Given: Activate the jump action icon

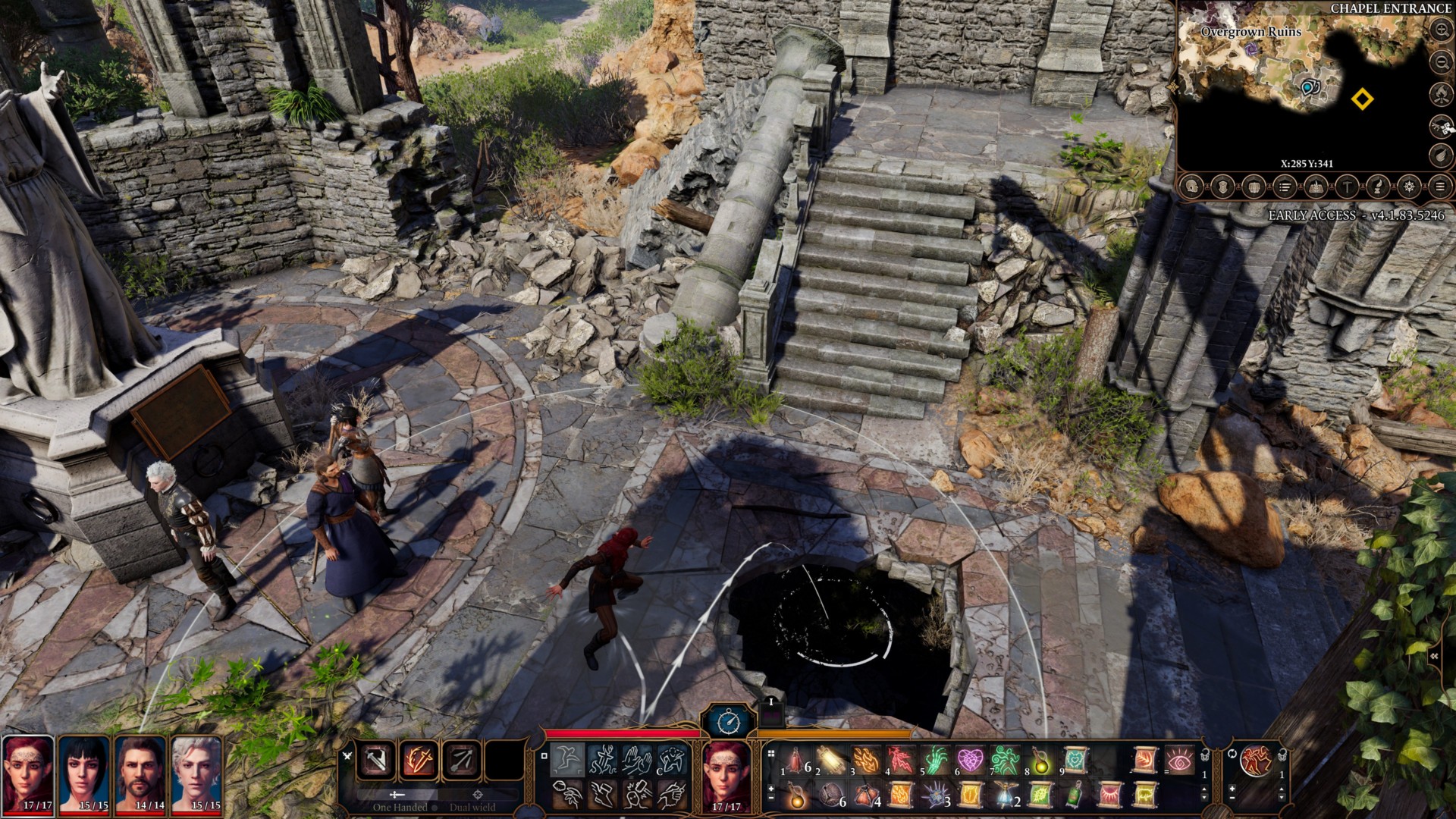Looking at the screenshot, I should point(568,759).
